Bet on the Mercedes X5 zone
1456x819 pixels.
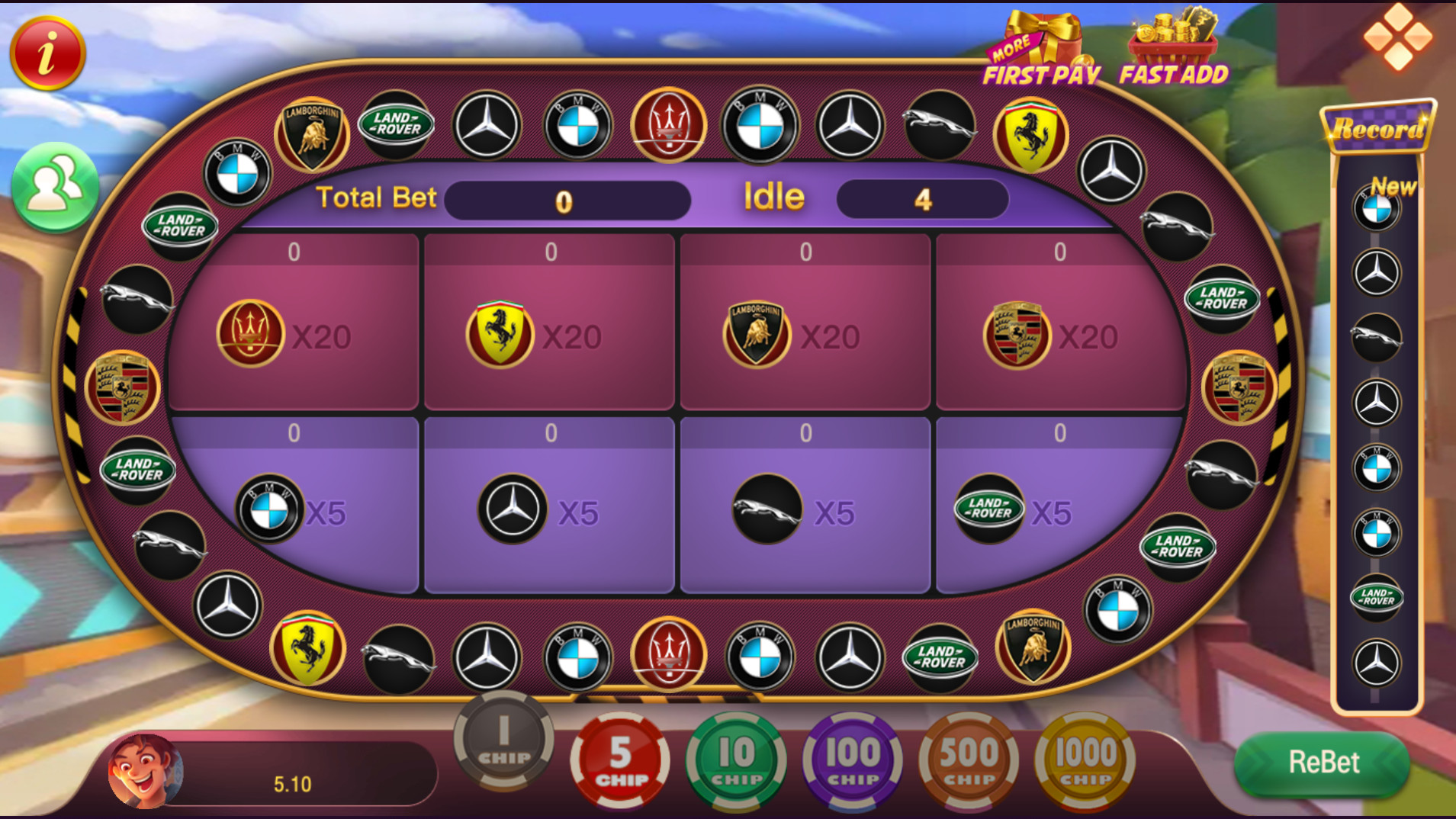[549, 511]
